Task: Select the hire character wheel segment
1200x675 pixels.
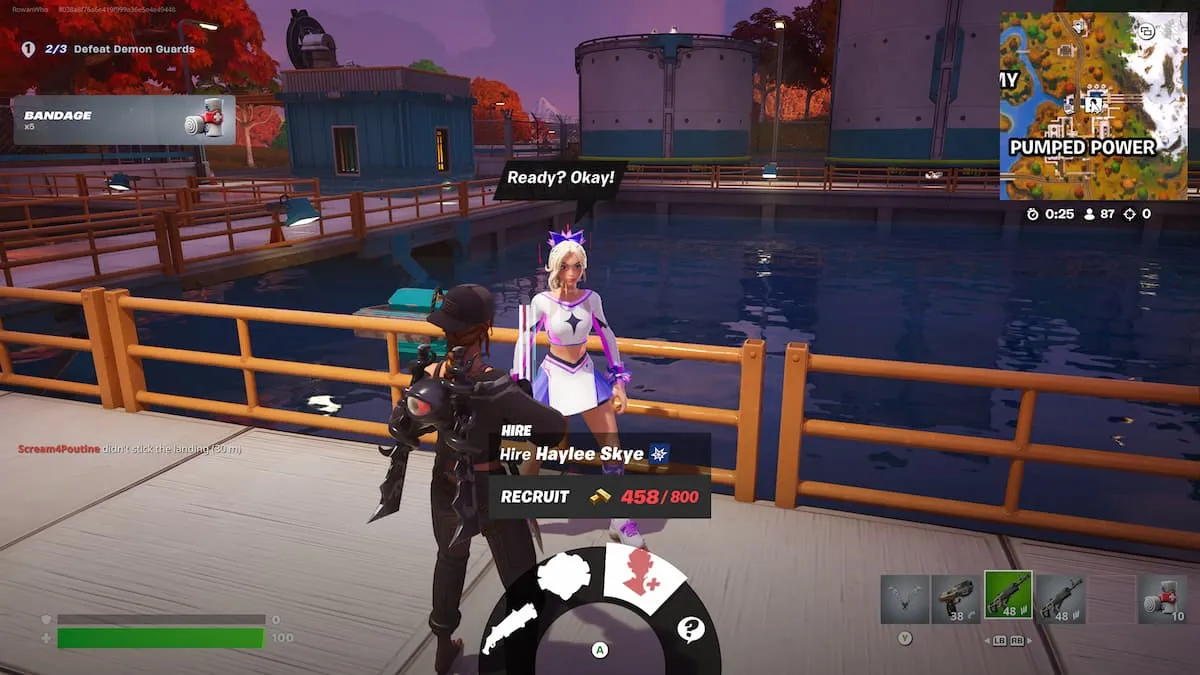Action: (642, 578)
